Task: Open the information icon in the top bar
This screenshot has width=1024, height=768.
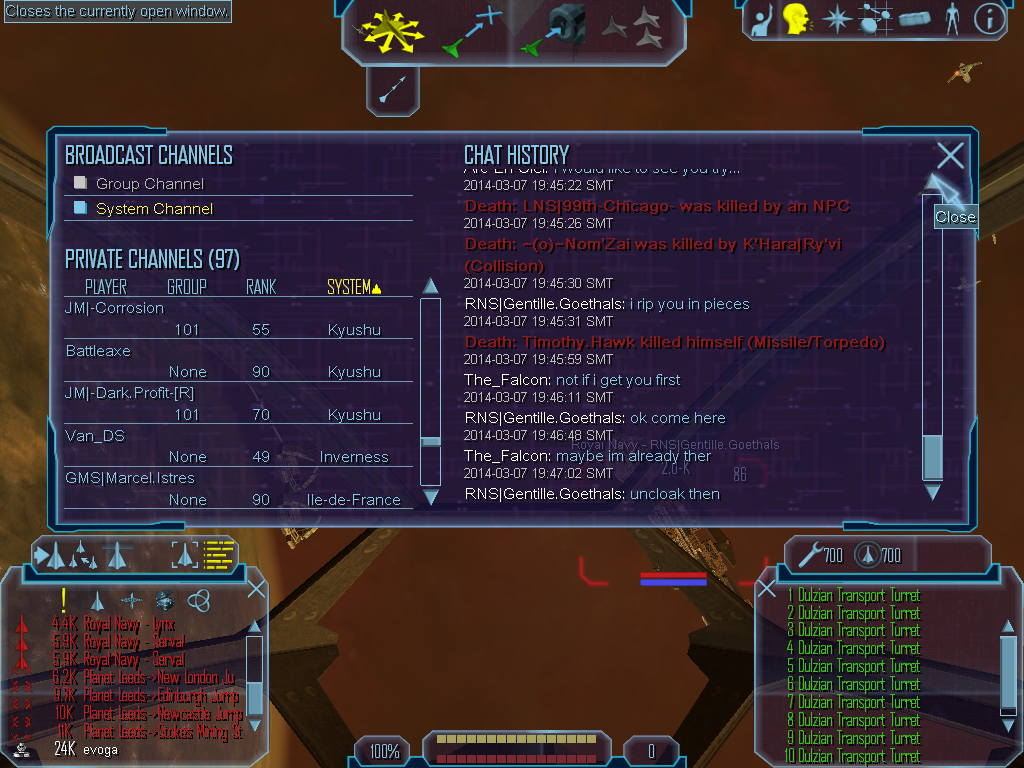Action: (x=989, y=18)
